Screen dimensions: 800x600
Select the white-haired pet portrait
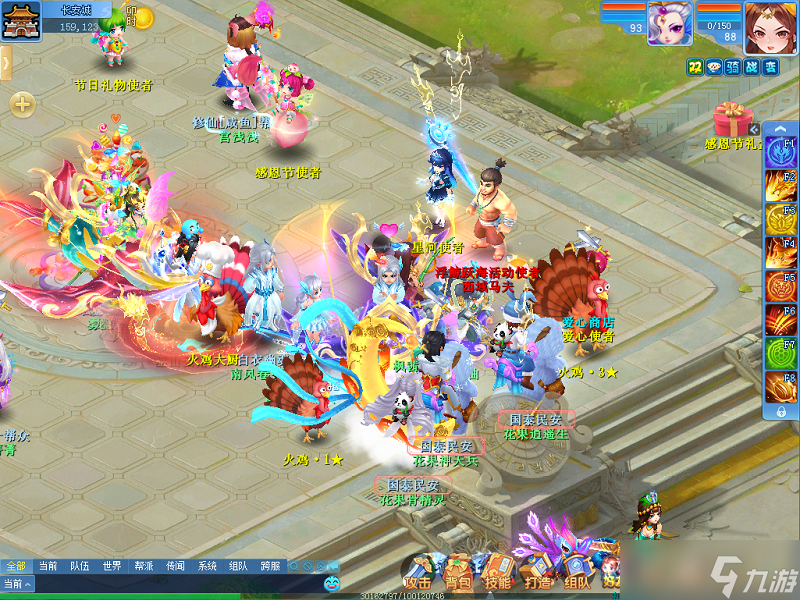coord(670,23)
